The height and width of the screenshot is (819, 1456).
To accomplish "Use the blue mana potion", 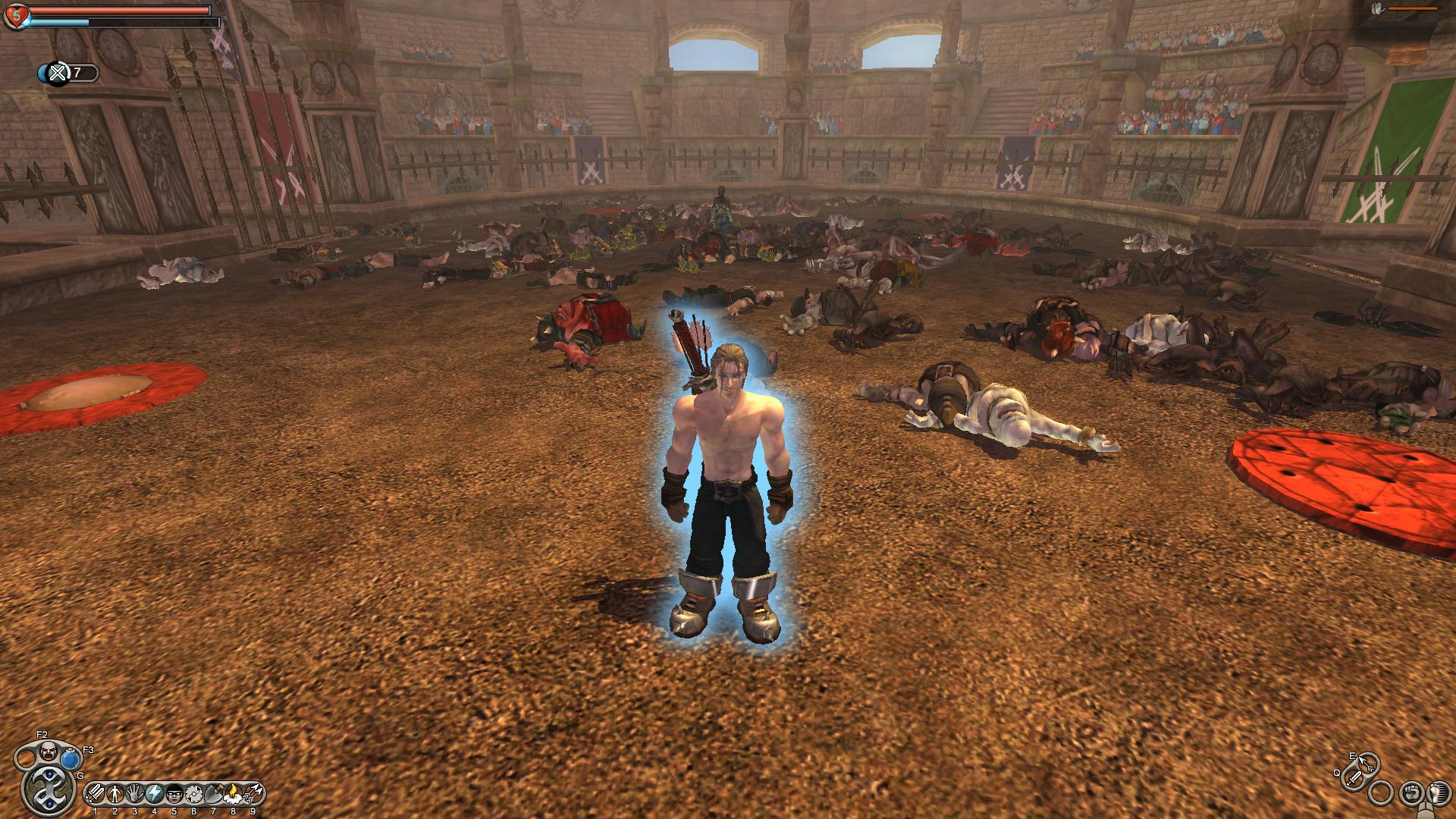I will pos(72,759).
